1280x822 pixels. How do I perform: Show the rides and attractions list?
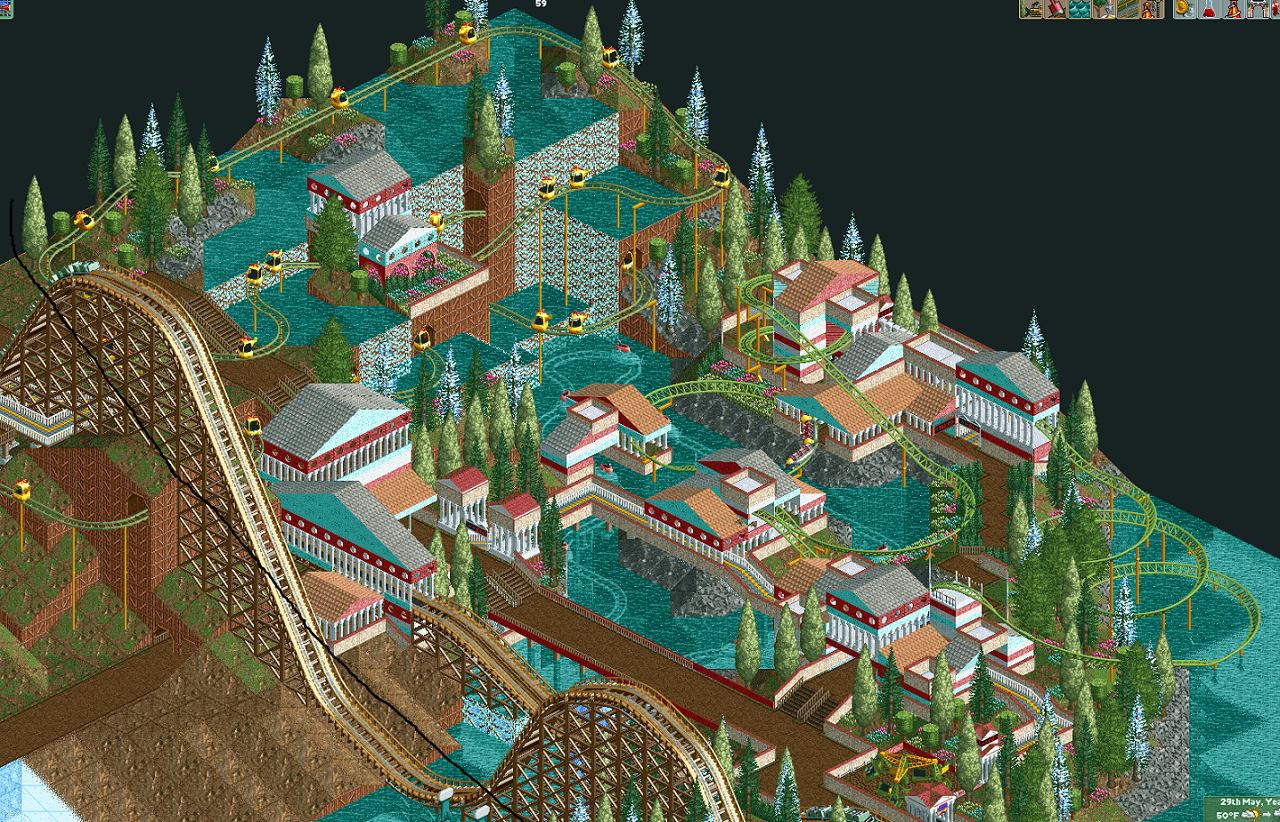click(x=1233, y=9)
